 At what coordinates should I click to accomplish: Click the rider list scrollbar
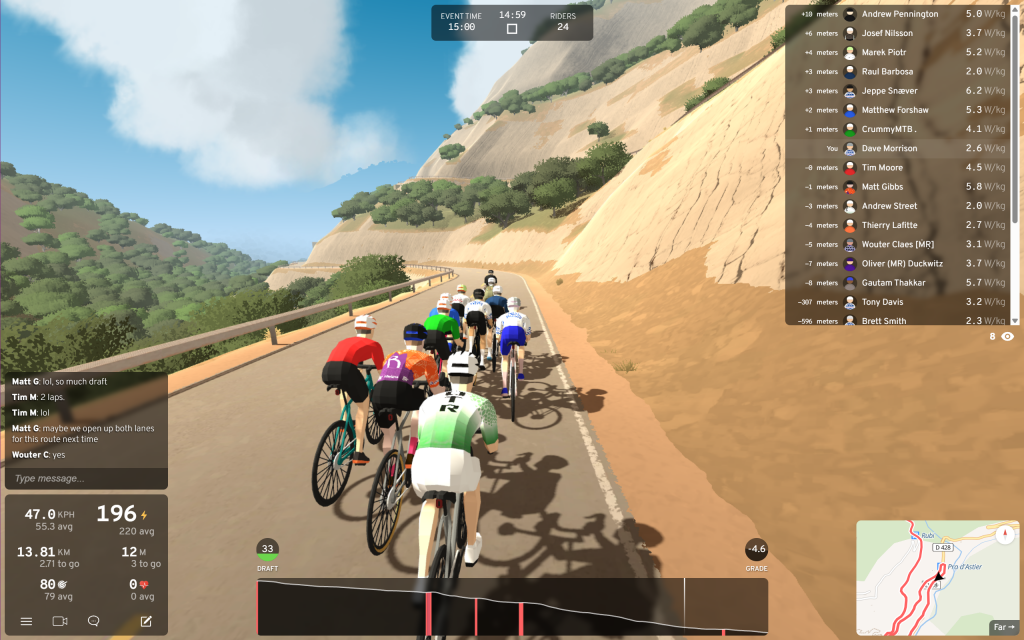(x=1016, y=165)
